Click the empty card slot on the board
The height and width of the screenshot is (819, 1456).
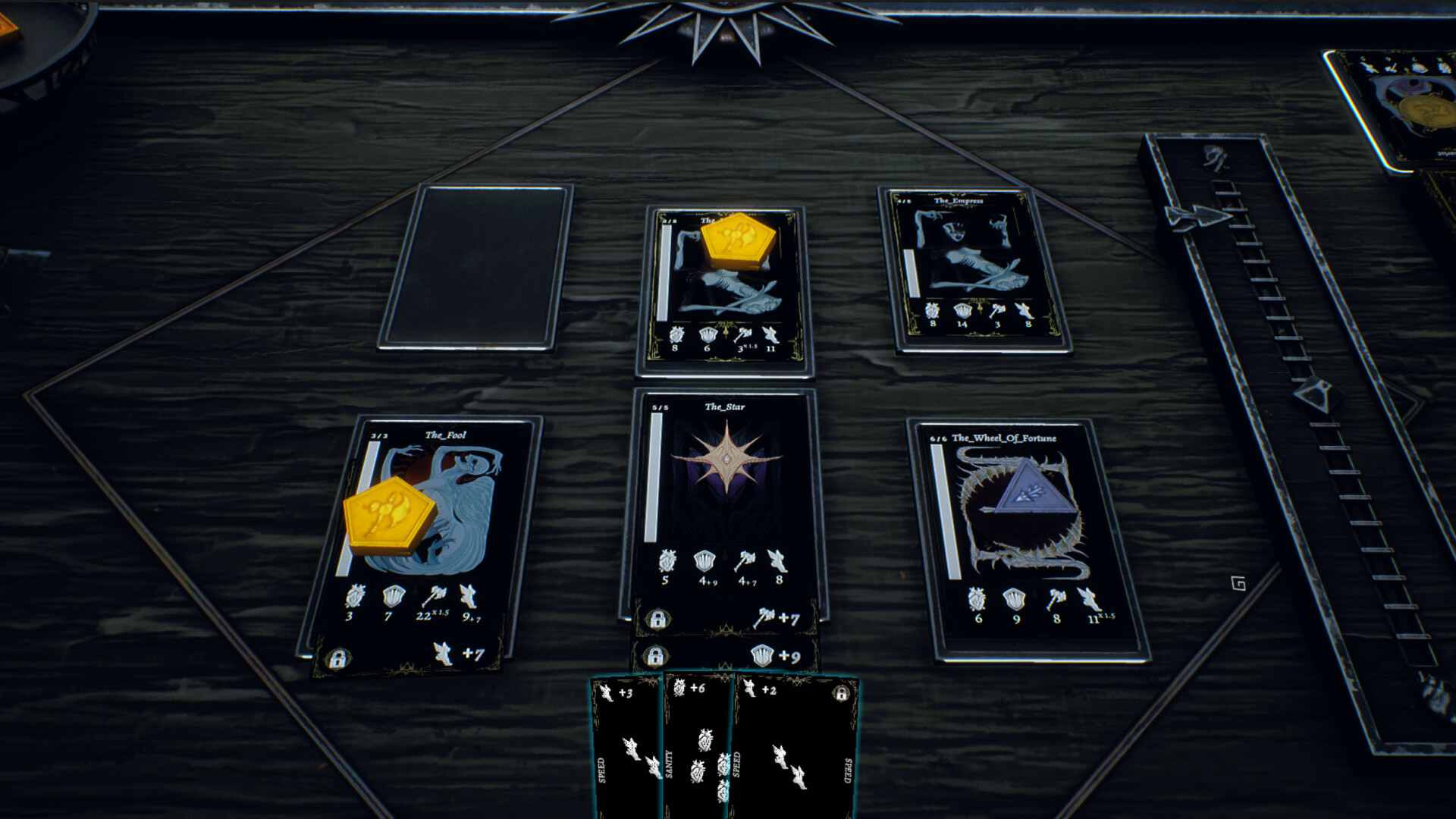tap(476, 267)
